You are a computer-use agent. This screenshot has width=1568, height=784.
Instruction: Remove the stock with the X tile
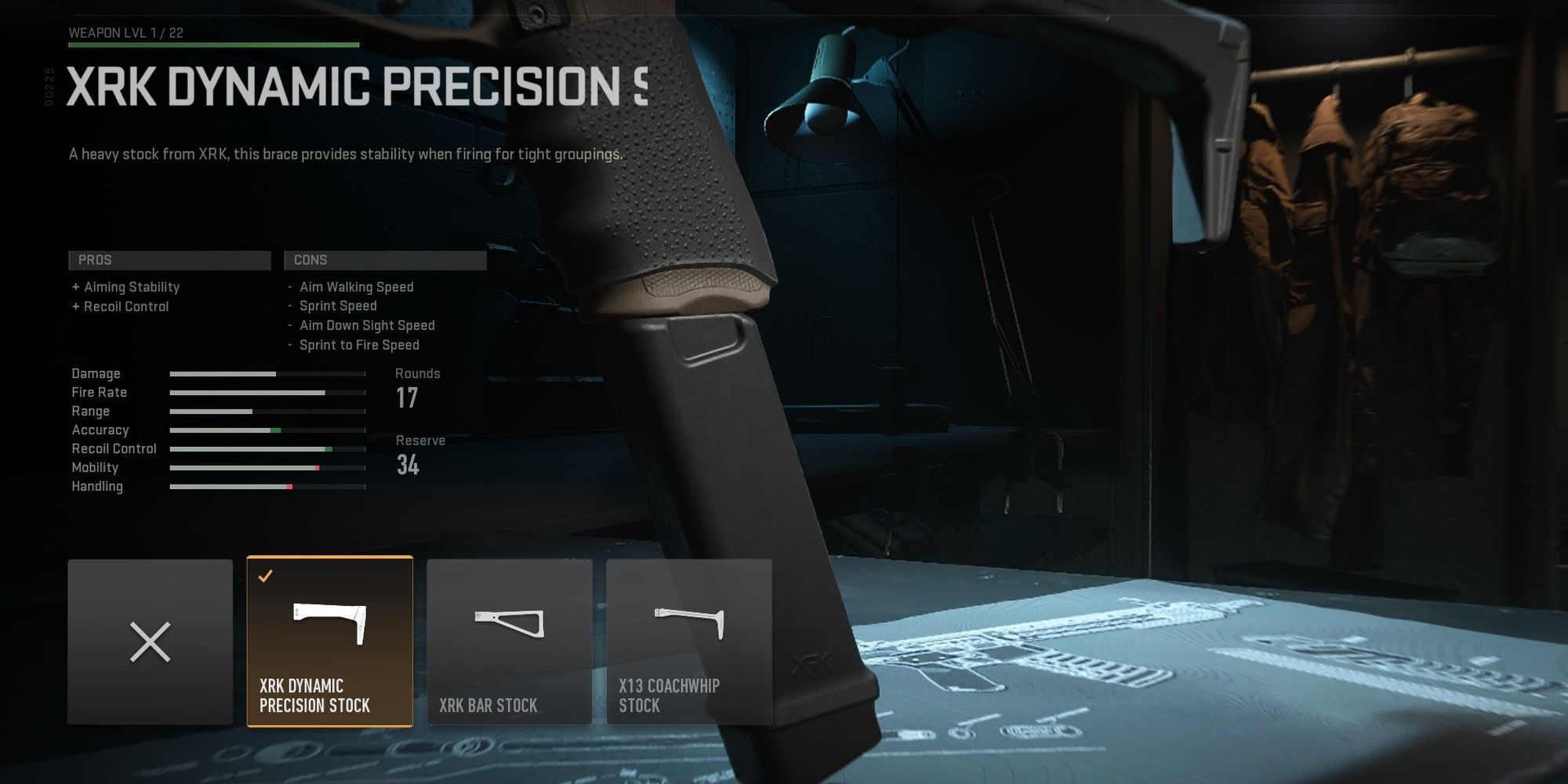coord(150,641)
